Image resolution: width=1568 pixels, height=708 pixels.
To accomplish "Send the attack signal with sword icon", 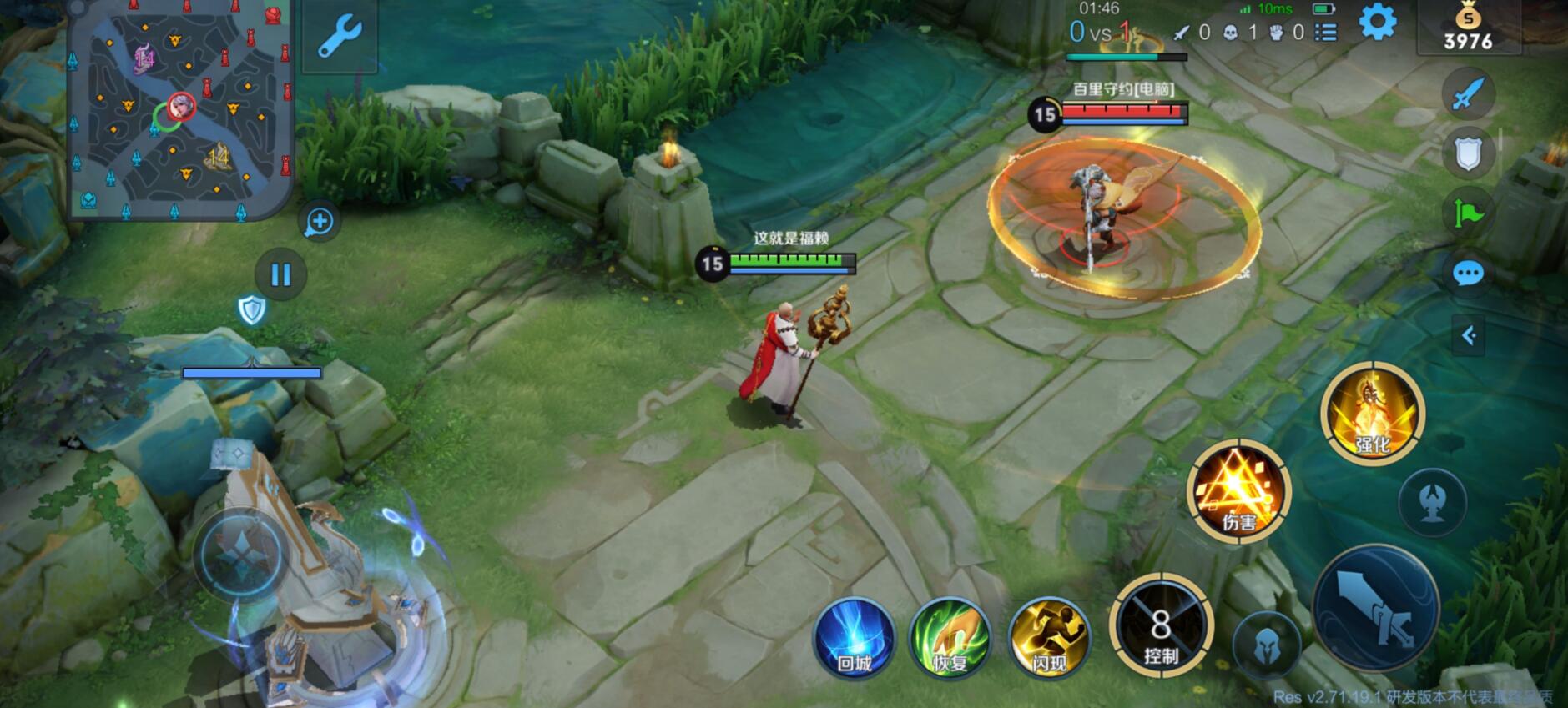I will pos(1468,93).
